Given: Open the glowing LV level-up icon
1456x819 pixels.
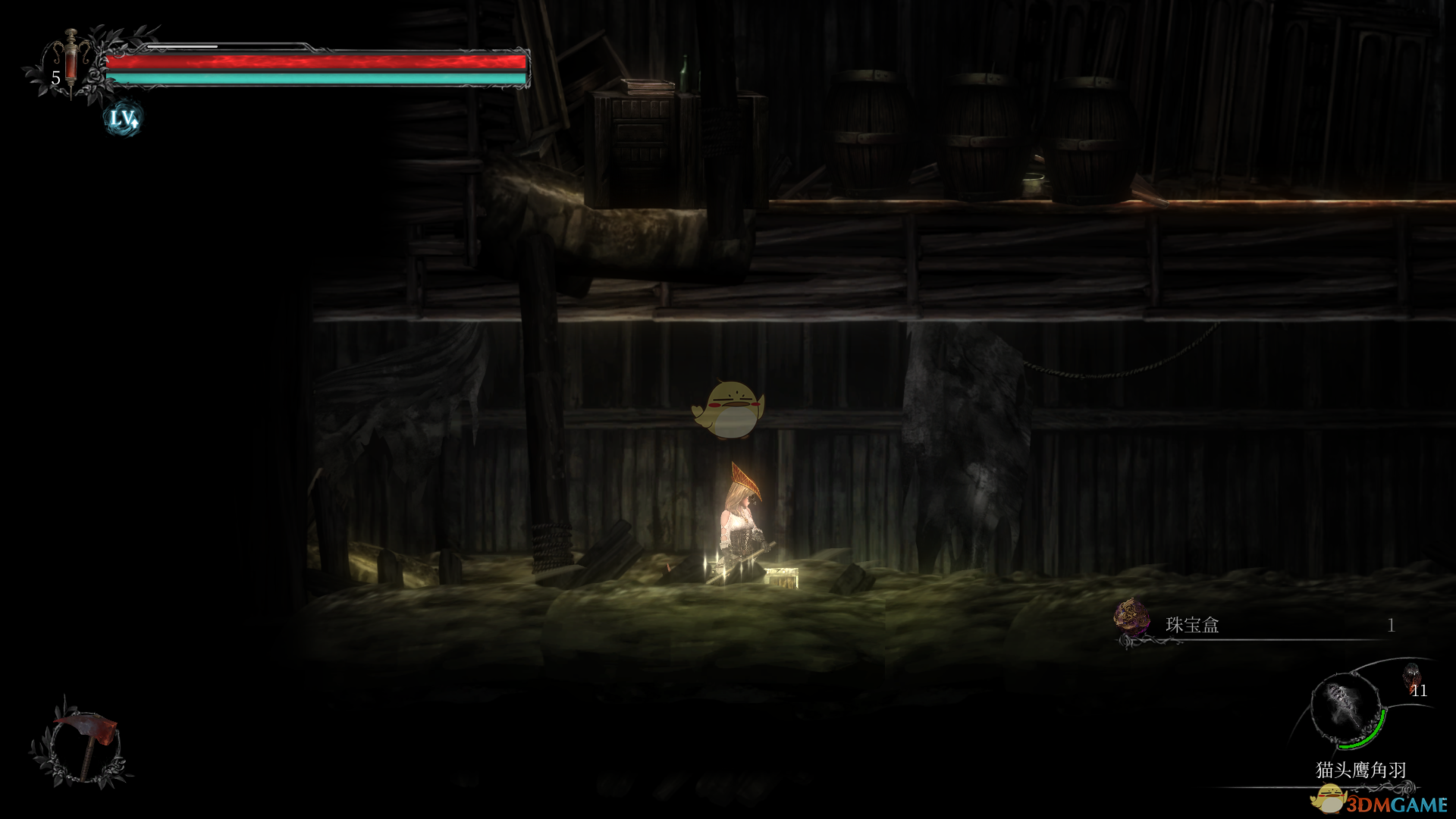Looking at the screenshot, I should pos(123,118).
